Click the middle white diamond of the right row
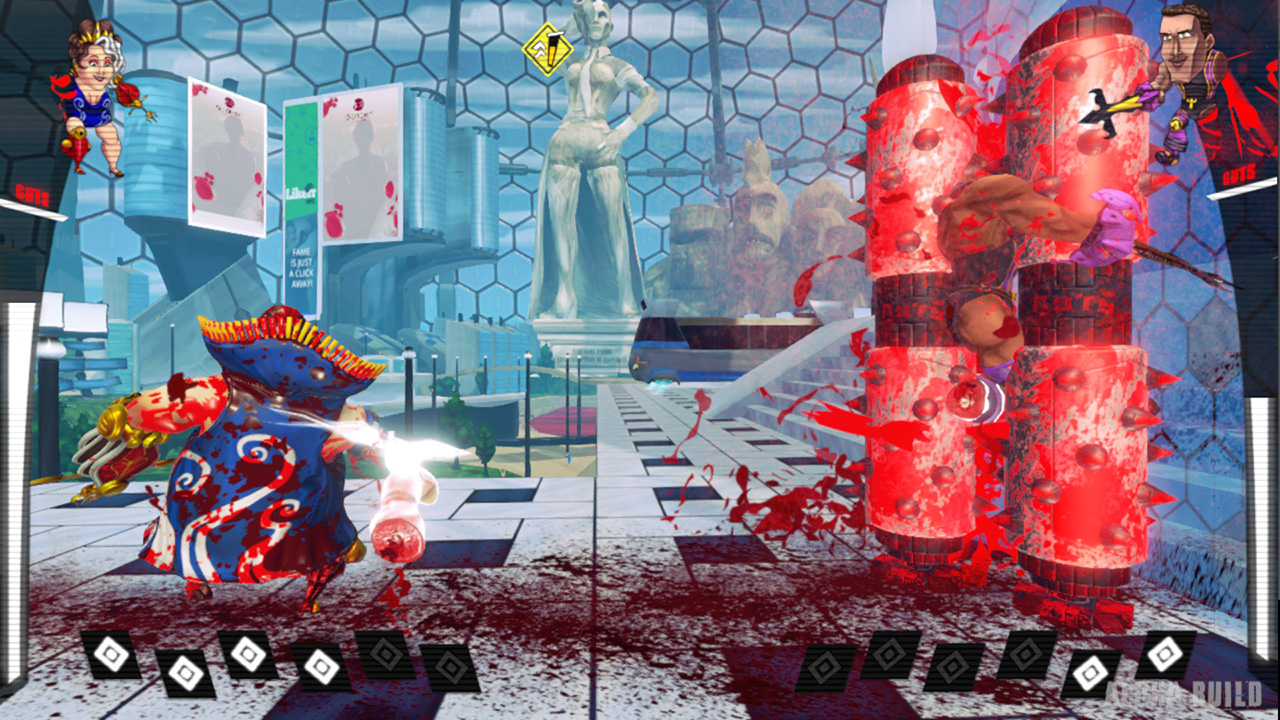This screenshot has height=720, width=1280. 1089,673
